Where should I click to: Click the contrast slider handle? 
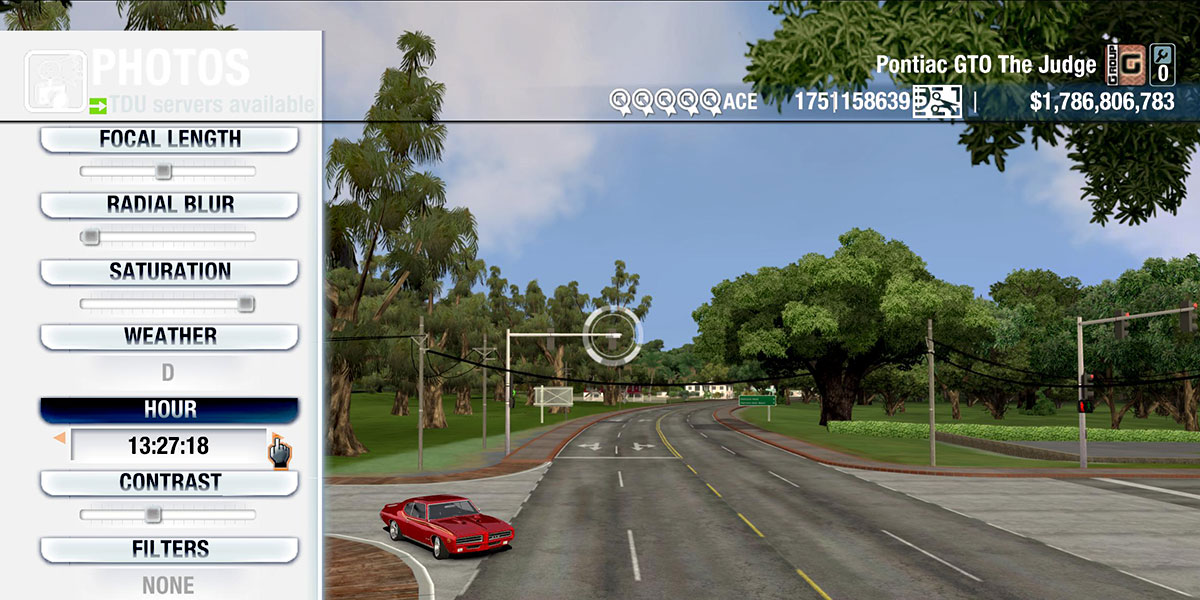click(152, 515)
